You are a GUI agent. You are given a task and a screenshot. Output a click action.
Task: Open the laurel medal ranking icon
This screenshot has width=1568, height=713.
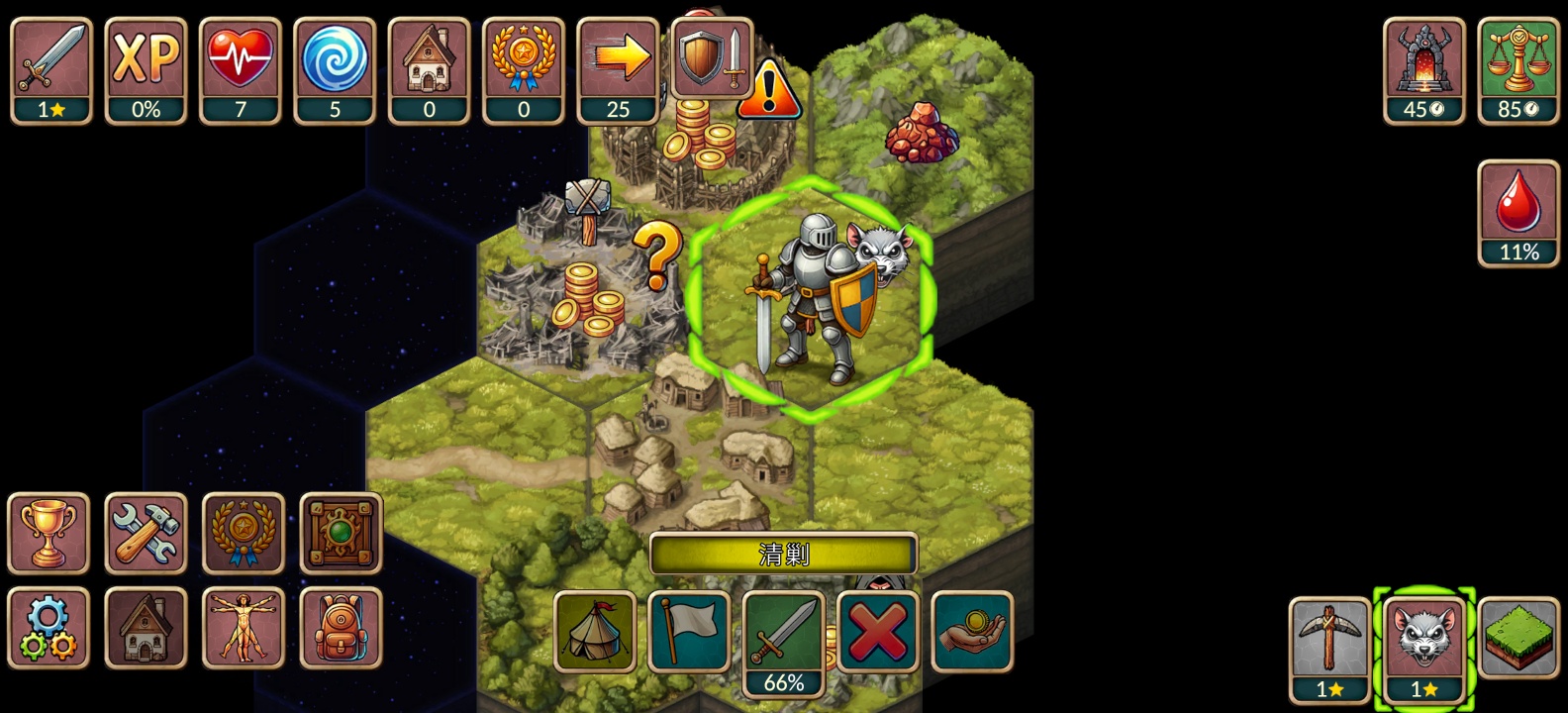244,533
